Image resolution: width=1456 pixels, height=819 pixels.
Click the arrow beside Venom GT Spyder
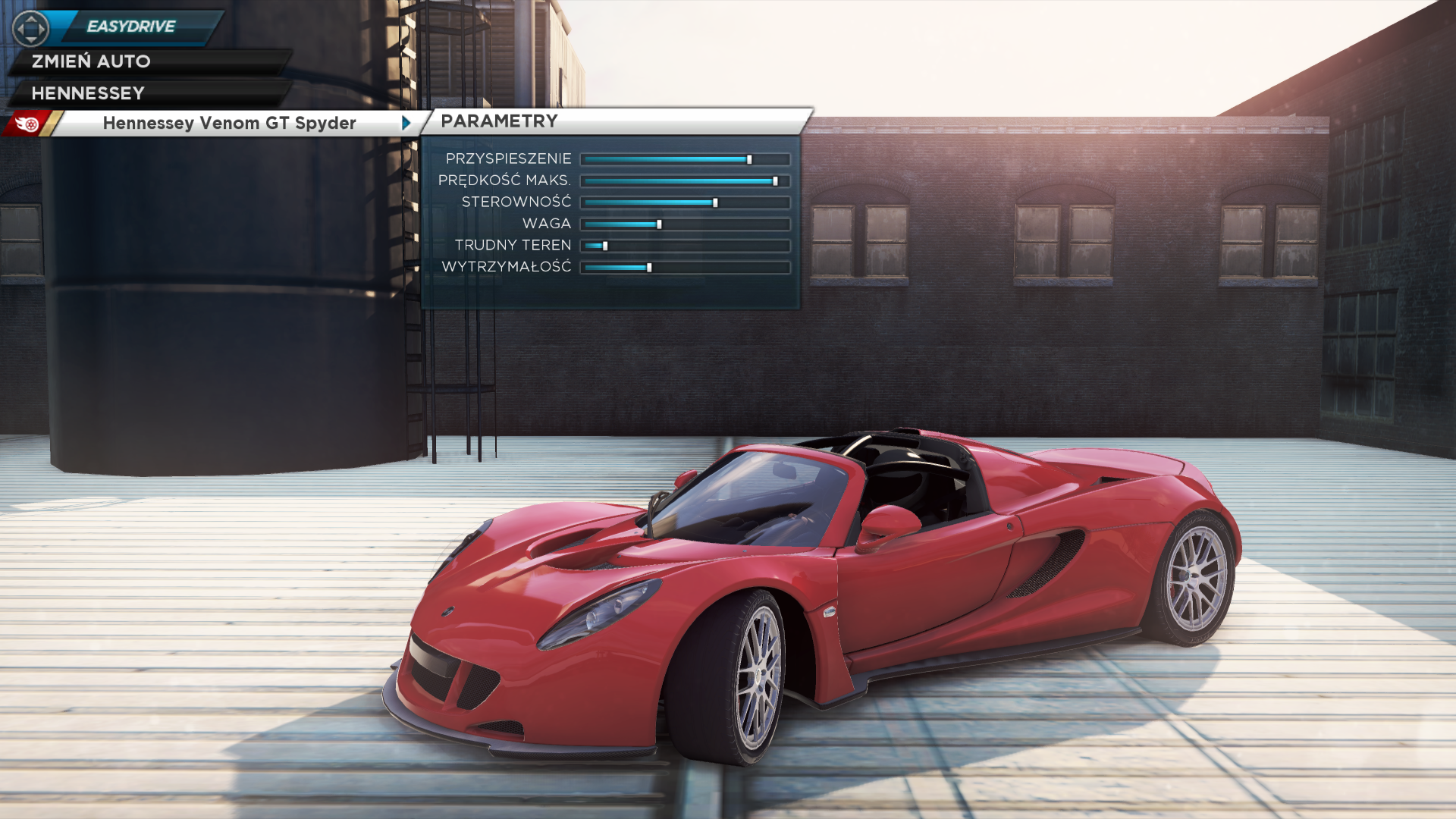pos(406,123)
